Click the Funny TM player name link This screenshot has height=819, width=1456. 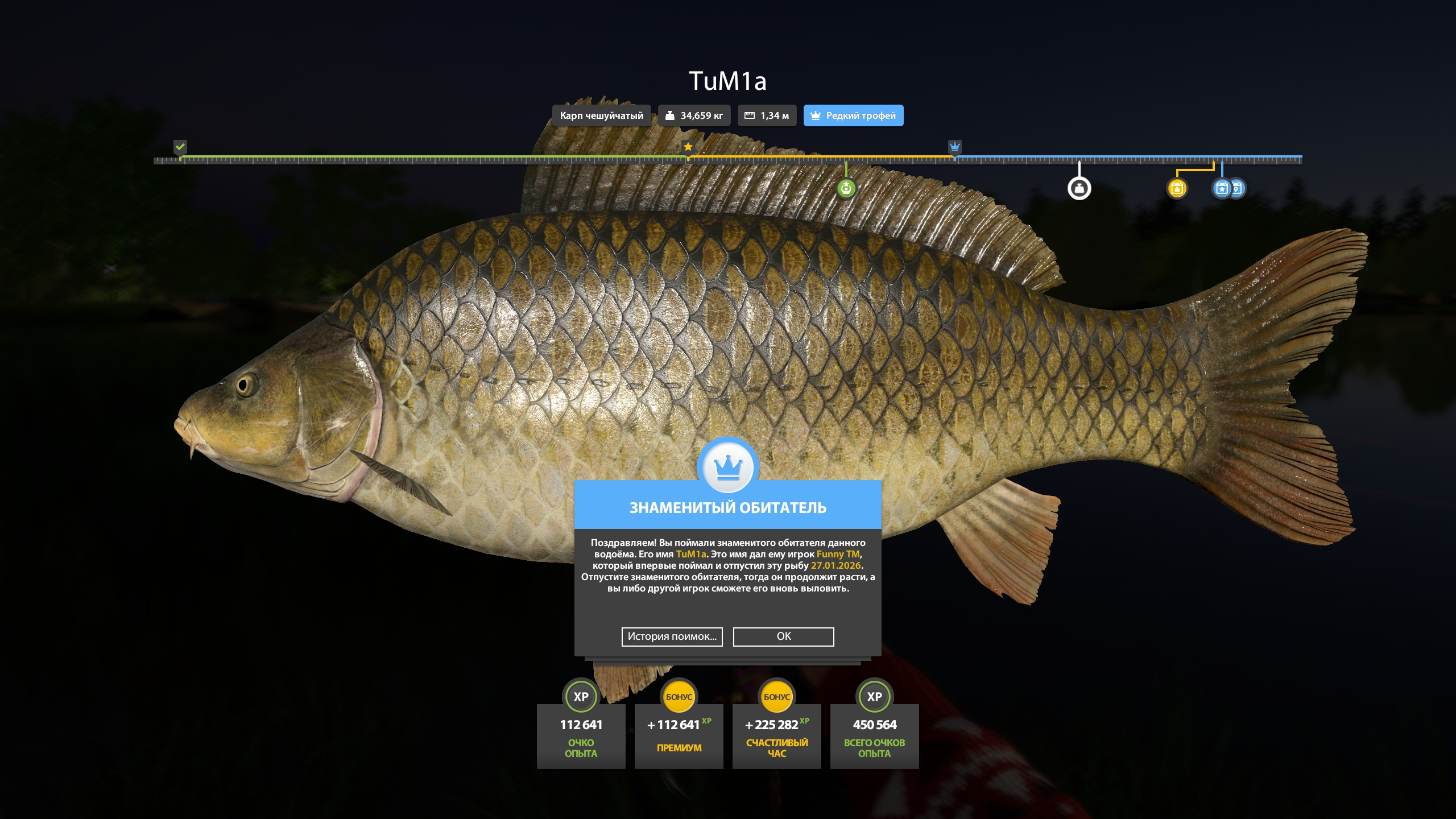tap(838, 554)
